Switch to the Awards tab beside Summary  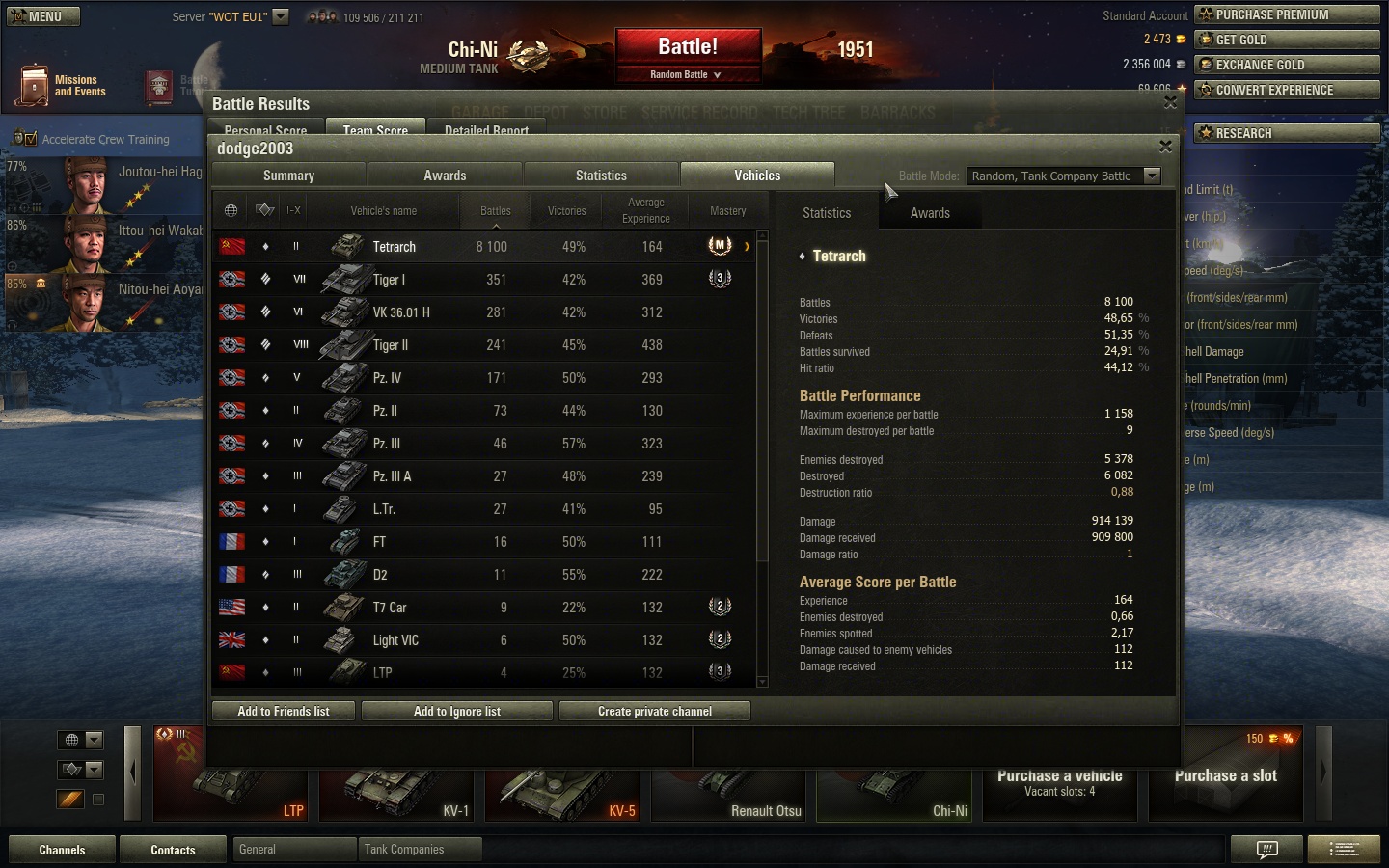pyautogui.click(x=445, y=176)
